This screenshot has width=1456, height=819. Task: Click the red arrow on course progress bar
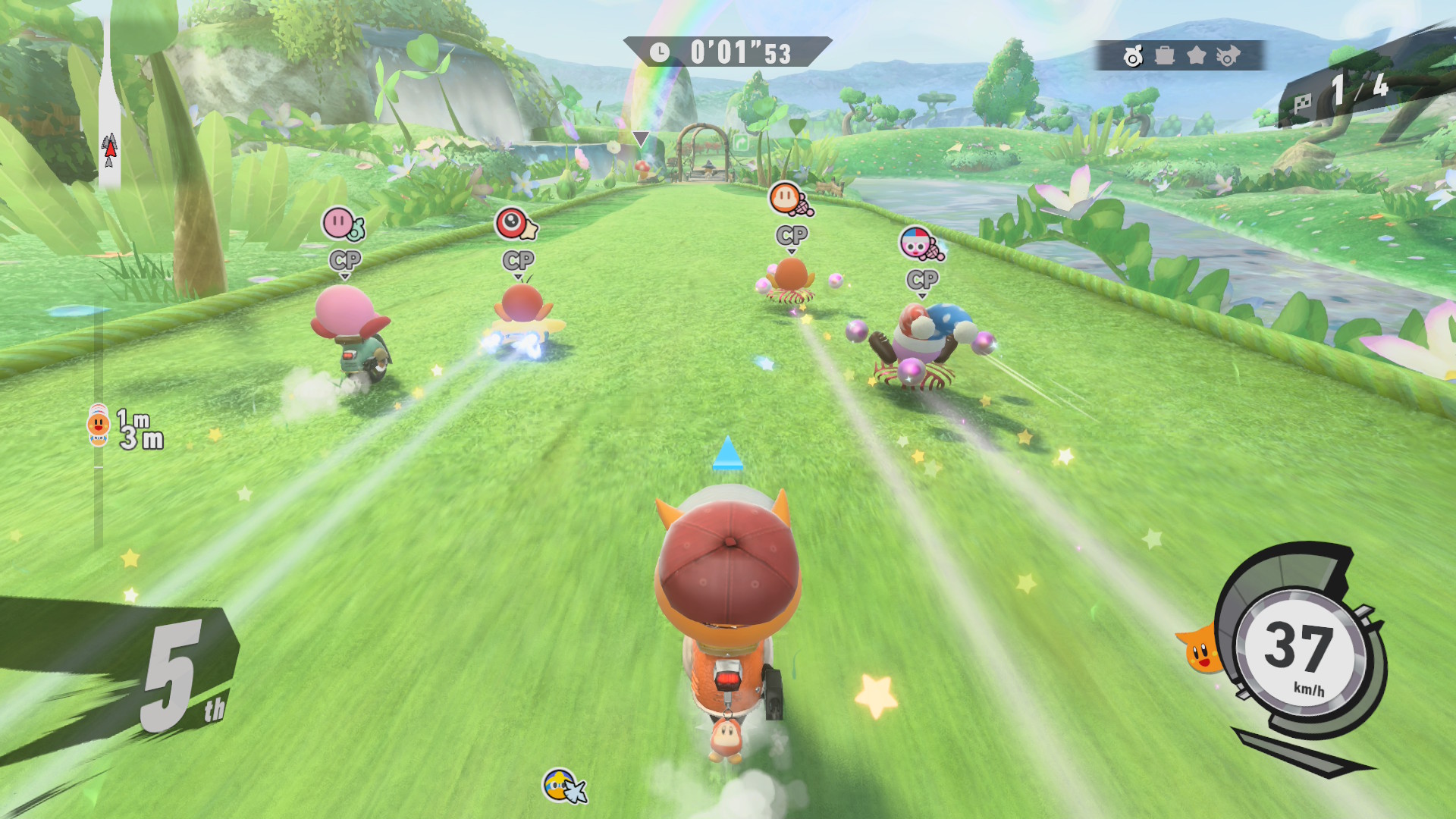tap(110, 150)
